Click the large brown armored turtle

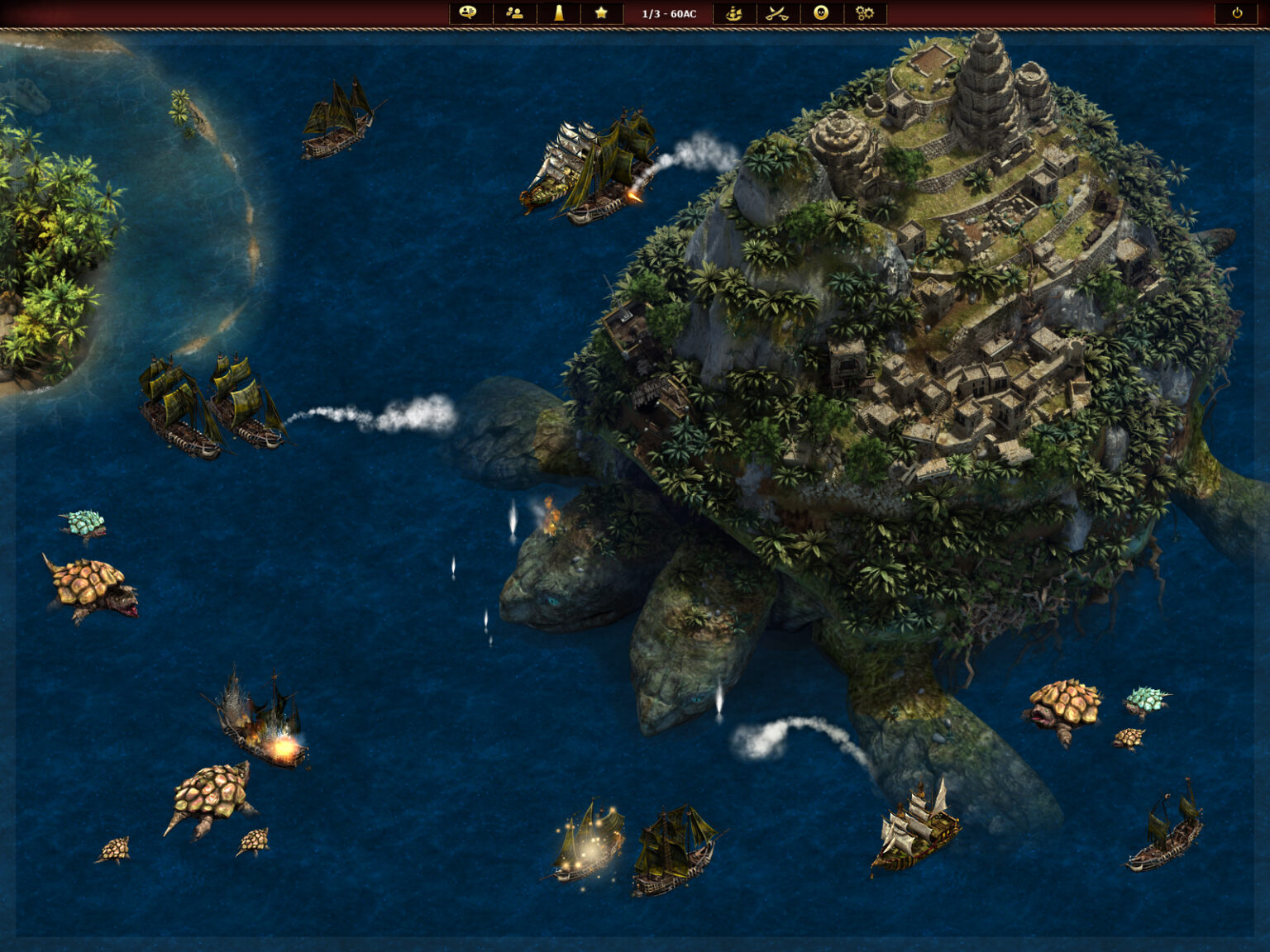point(87,587)
